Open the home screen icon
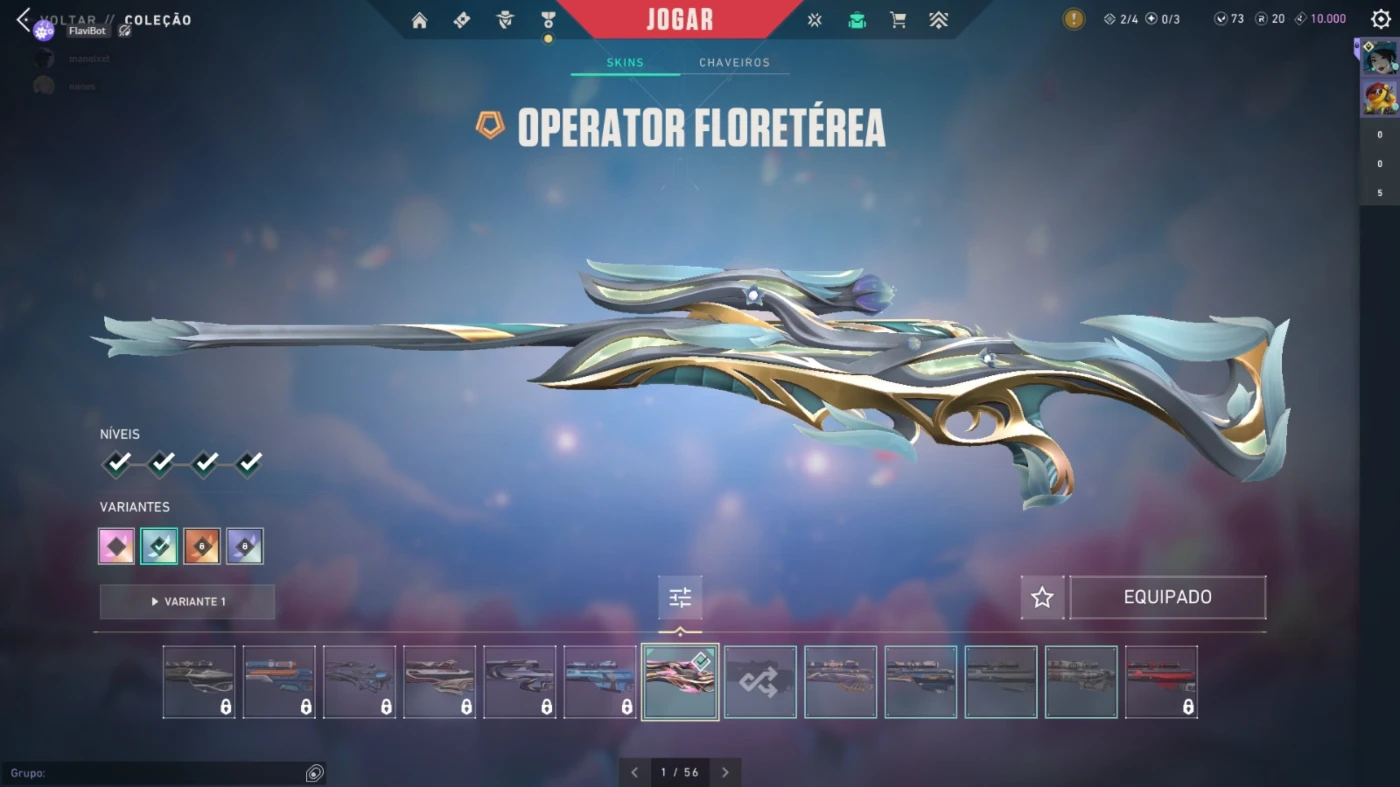This screenshot has width=1400, height=787. (419, 20)
